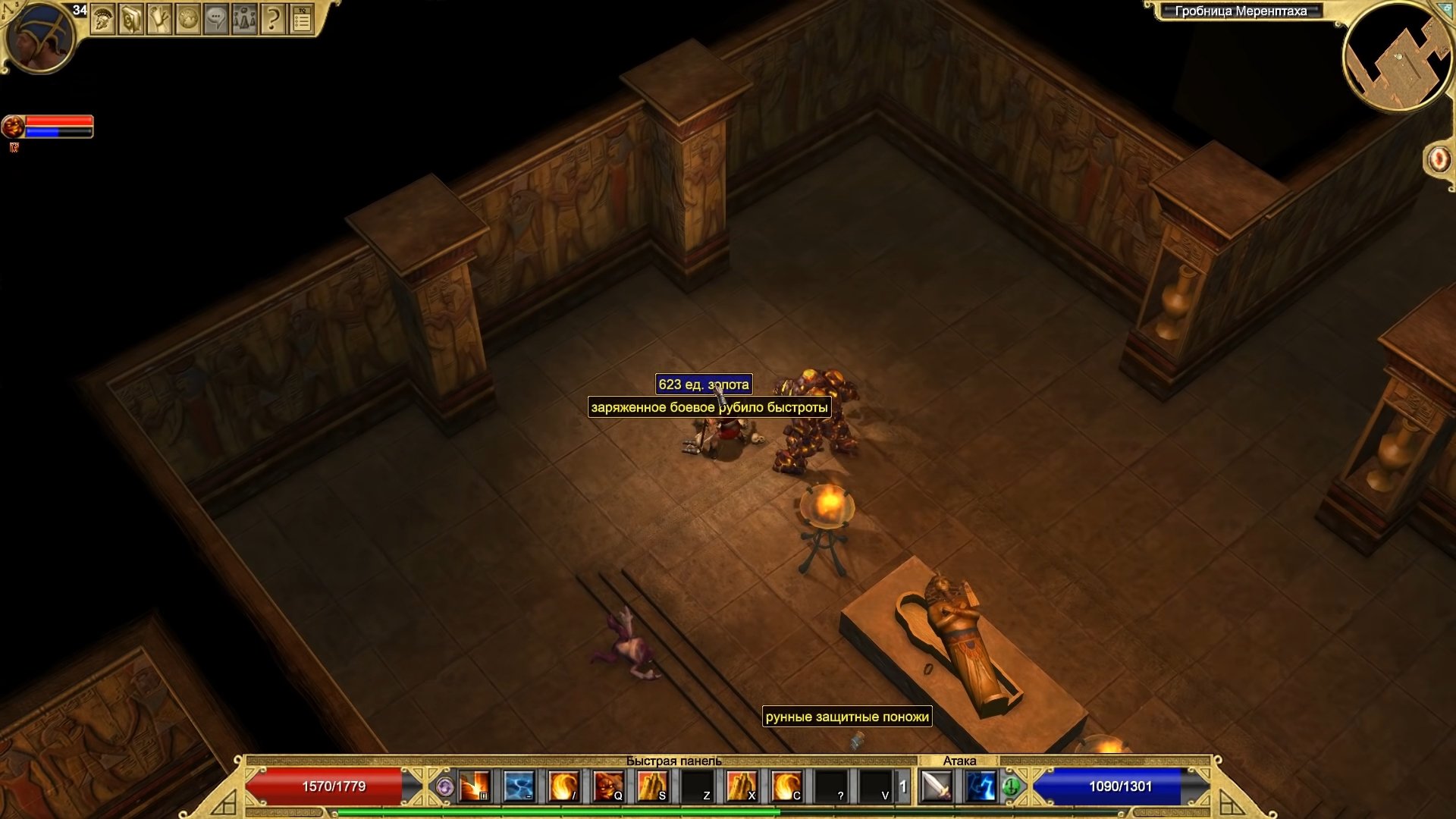Click the circular minimap

(x=1396, y=58)
